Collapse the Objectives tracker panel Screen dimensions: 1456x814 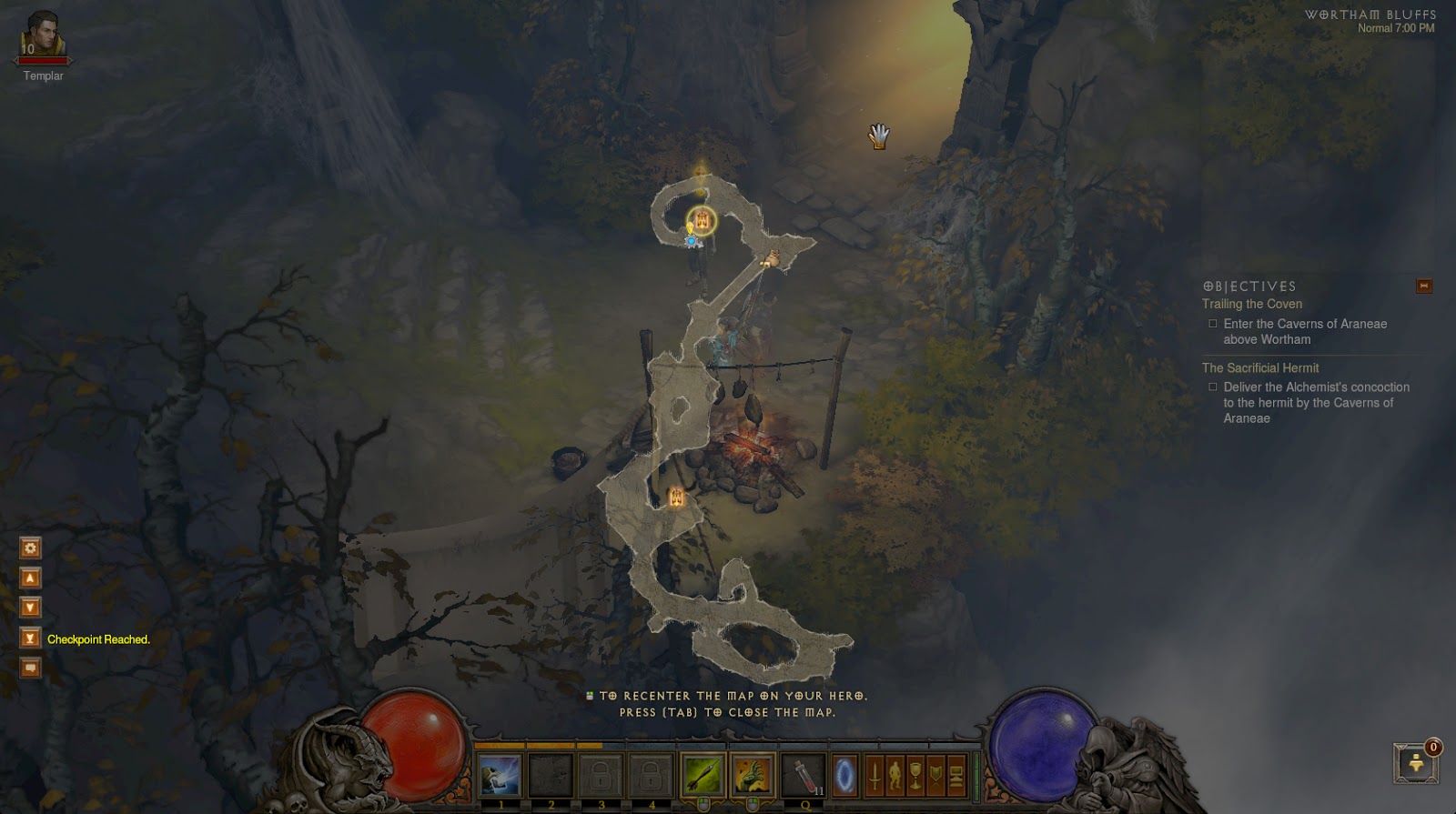point(1424,286)
